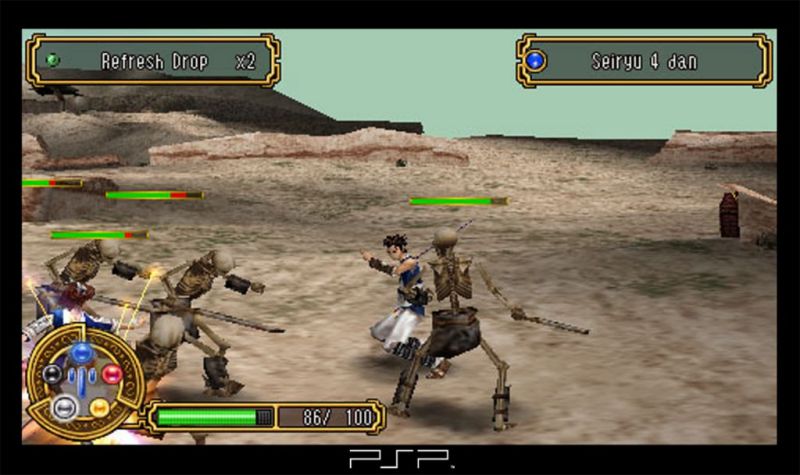Choose the black orb on the element wheel

[x=51, y=375]
